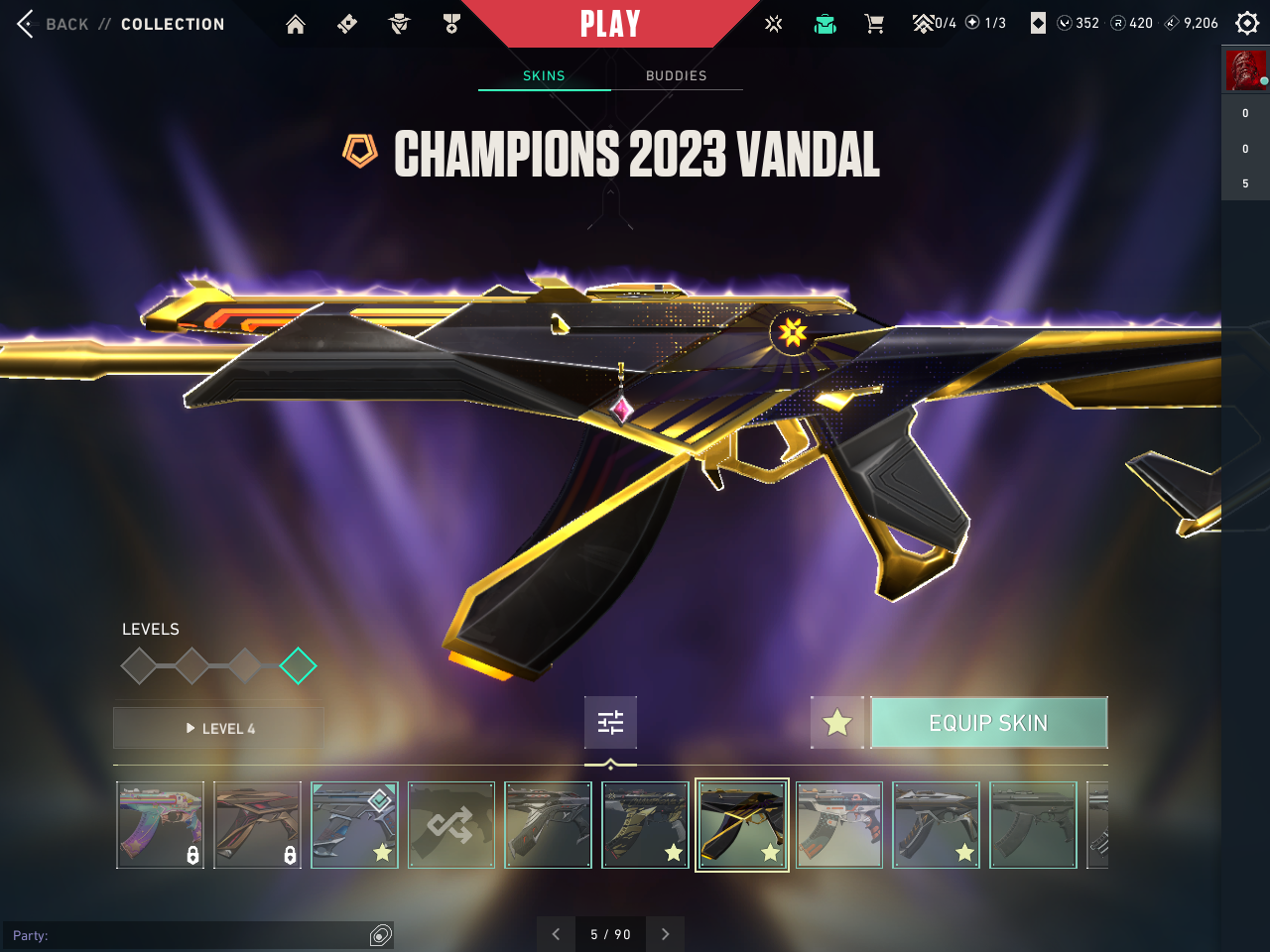Open the party chat input field
This screenshot has width=1270, height=952.
(x=189, y=935)
